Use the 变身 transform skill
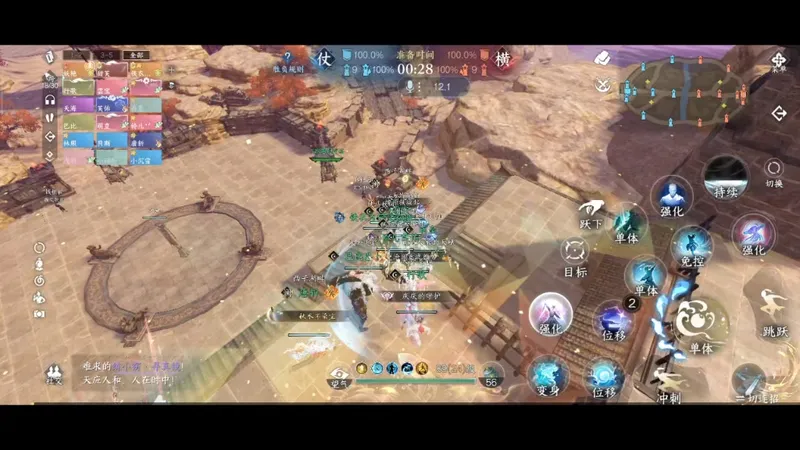 548,376
